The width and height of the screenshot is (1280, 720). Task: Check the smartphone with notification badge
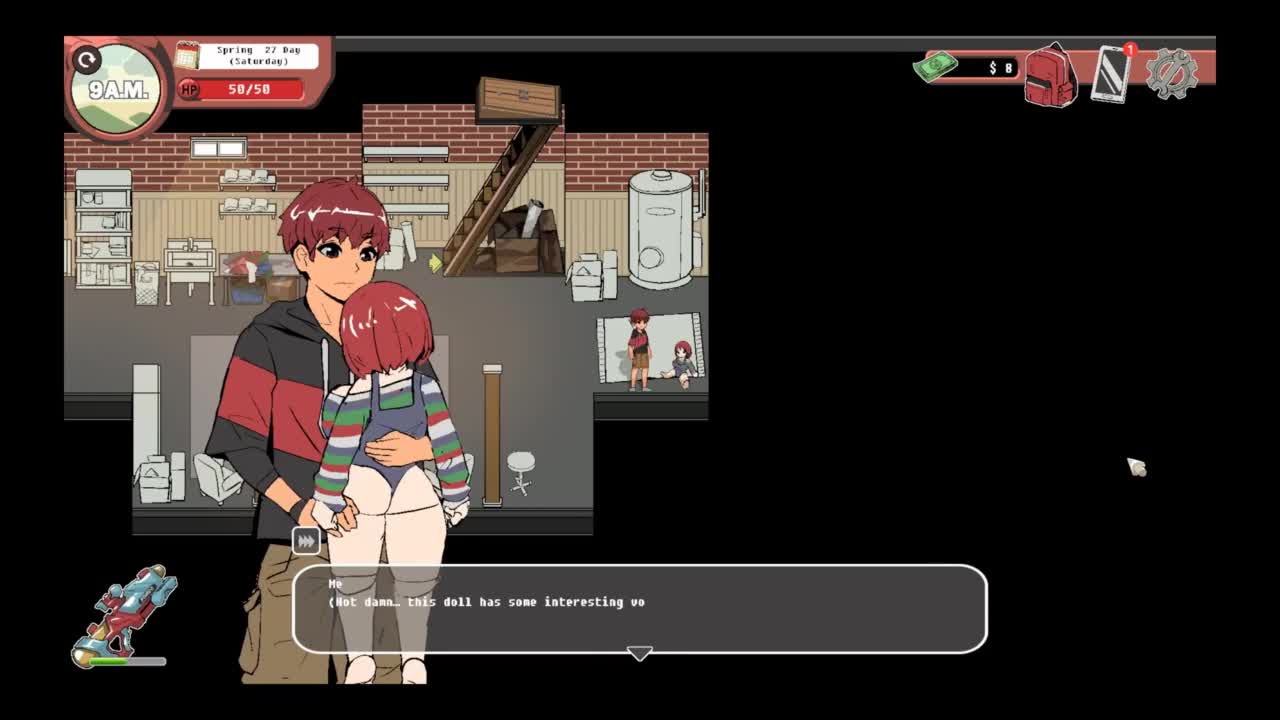coord(1111,74)
